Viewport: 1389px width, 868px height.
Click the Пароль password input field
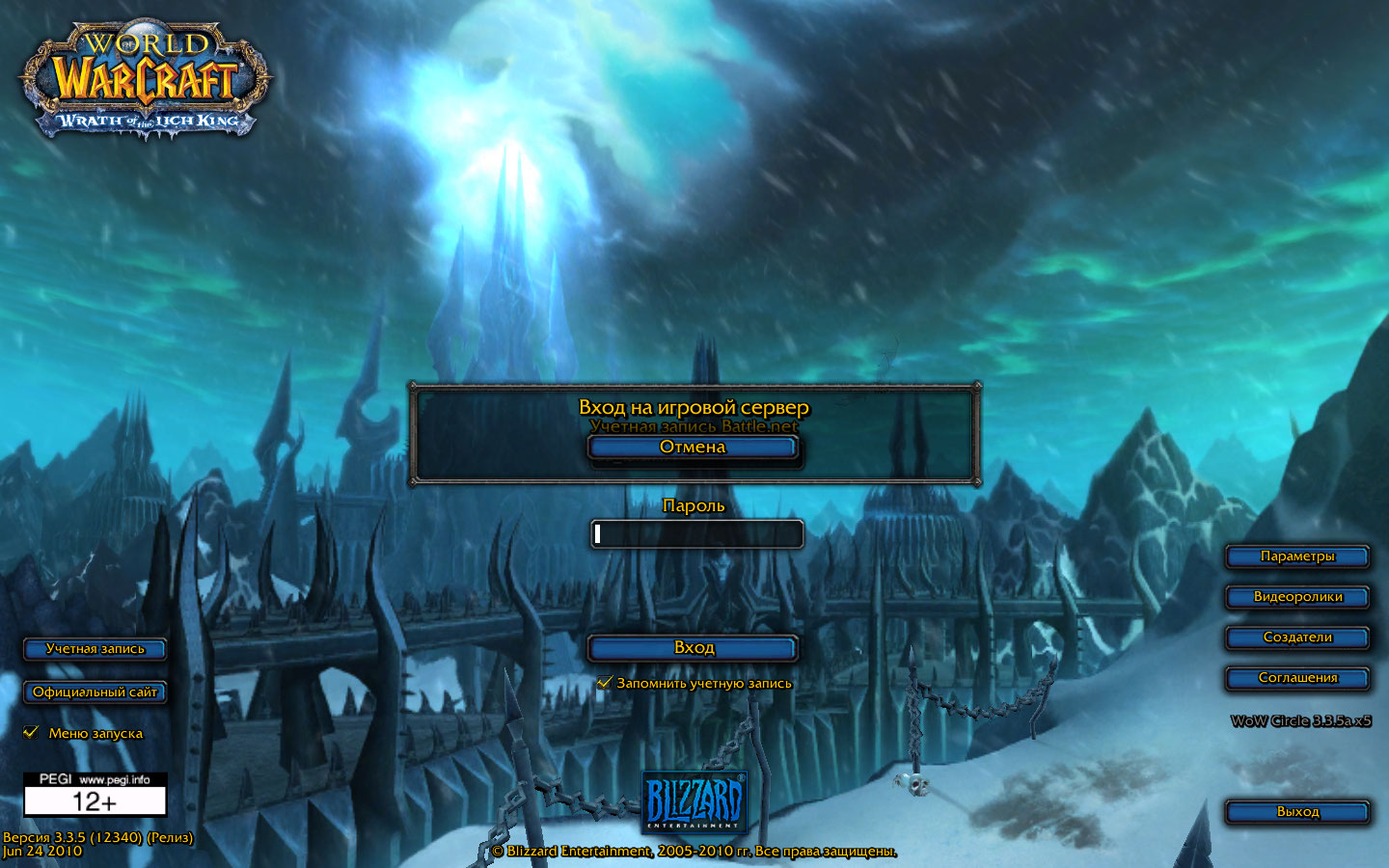pos(696,534)
